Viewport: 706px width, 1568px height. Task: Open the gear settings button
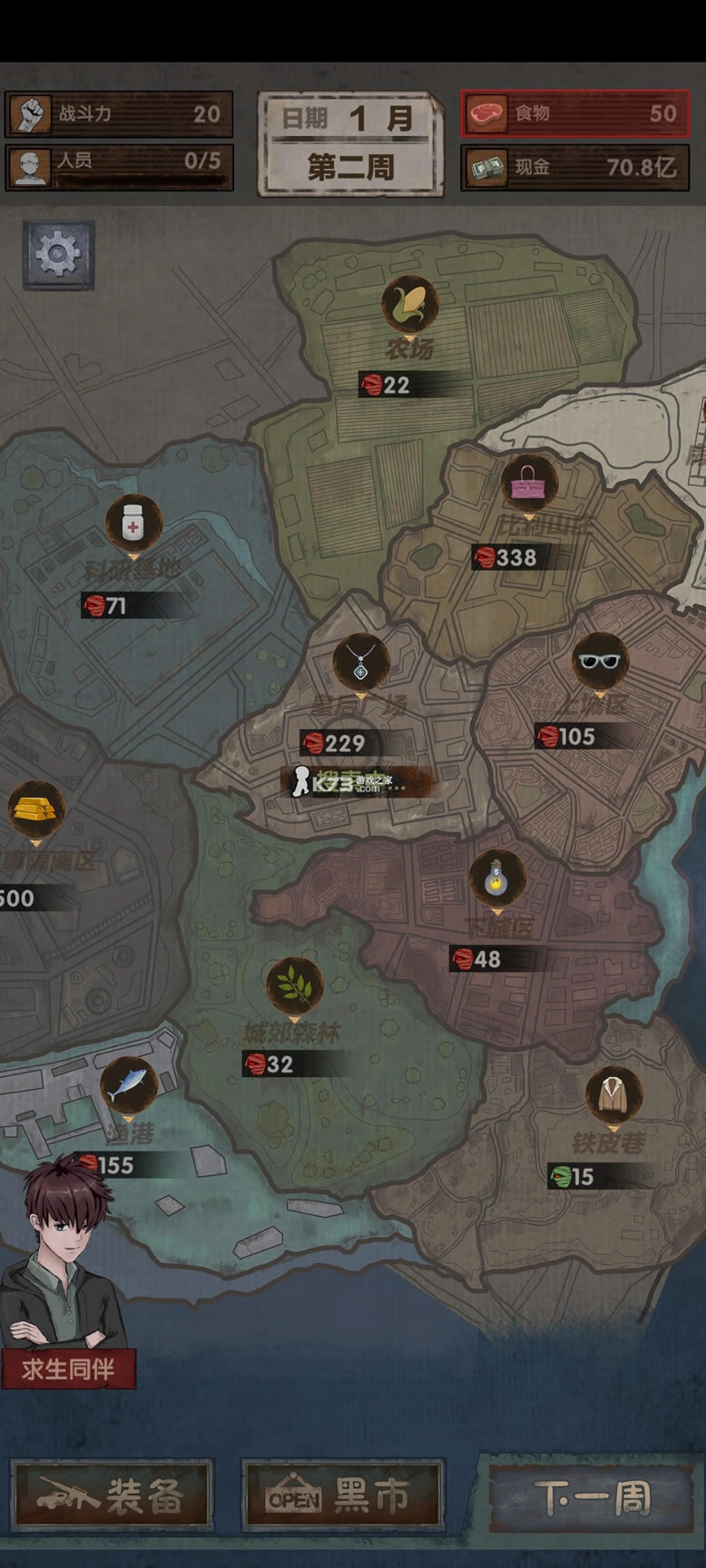coord(58,255)
